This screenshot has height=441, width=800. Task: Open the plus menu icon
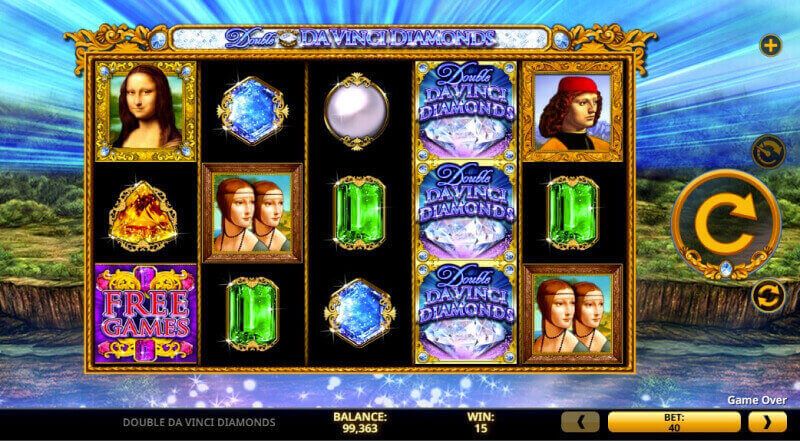(770, 45)
